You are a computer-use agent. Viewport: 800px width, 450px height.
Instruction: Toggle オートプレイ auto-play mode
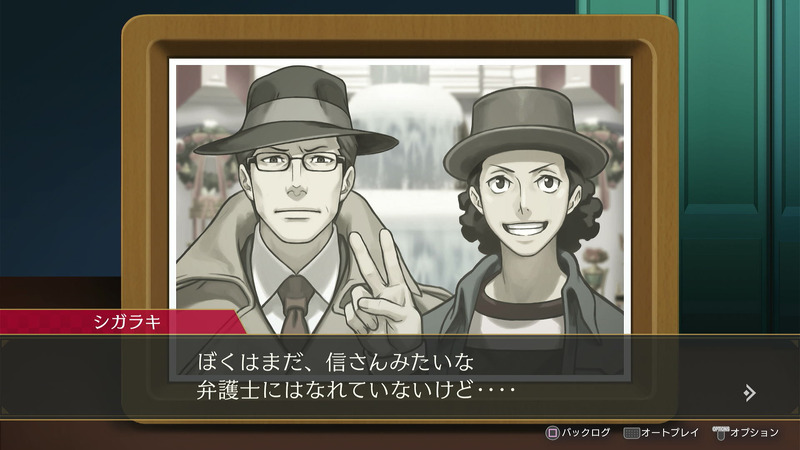(x=663, y=433)
